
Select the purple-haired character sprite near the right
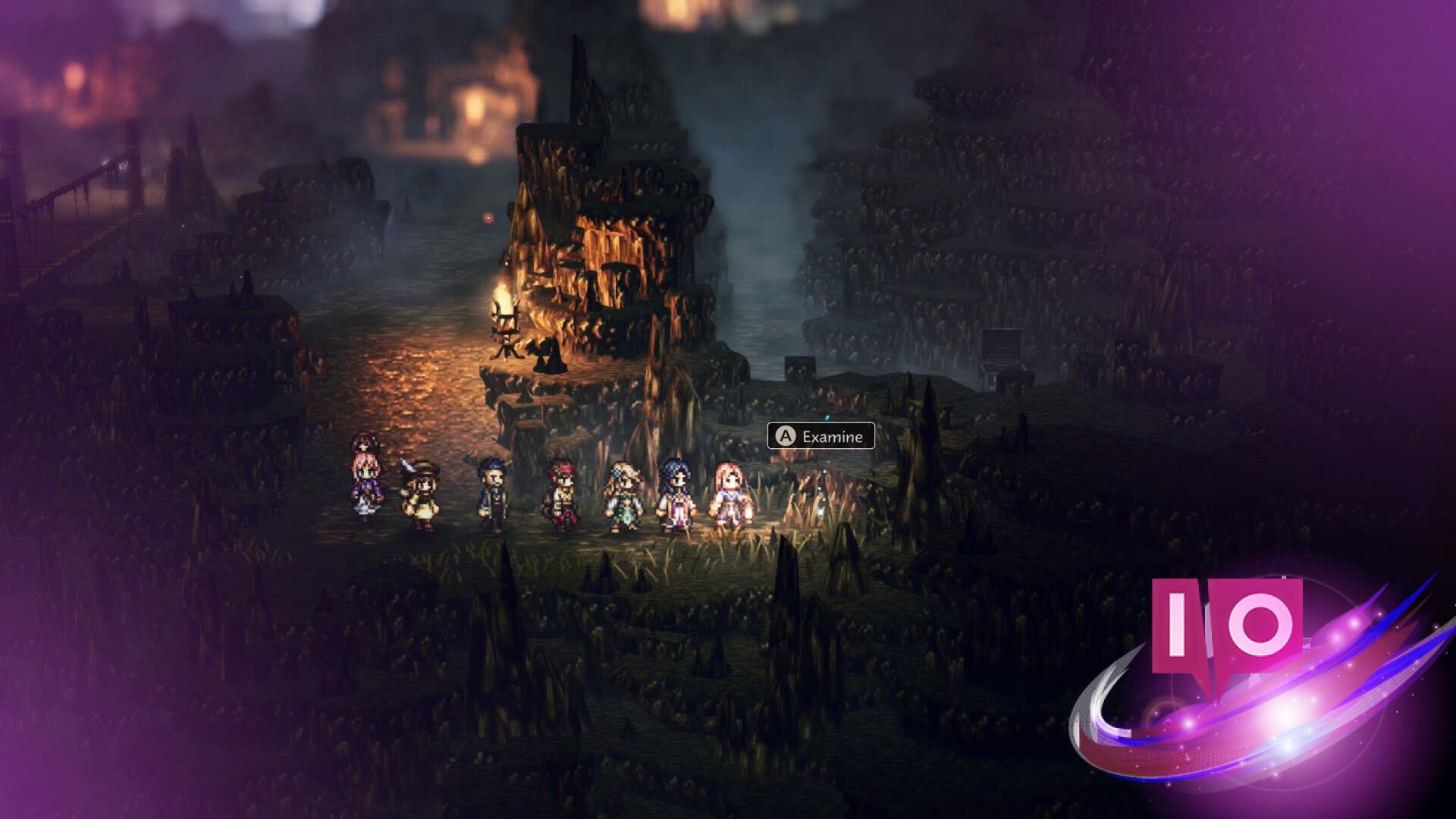click(x=675, y=493)
